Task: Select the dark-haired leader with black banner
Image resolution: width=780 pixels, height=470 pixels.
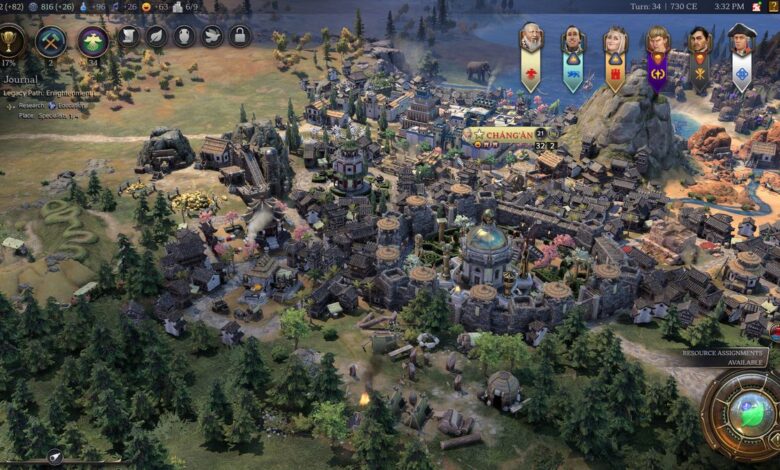Action: pyautogui.click(x=699, y=42)
